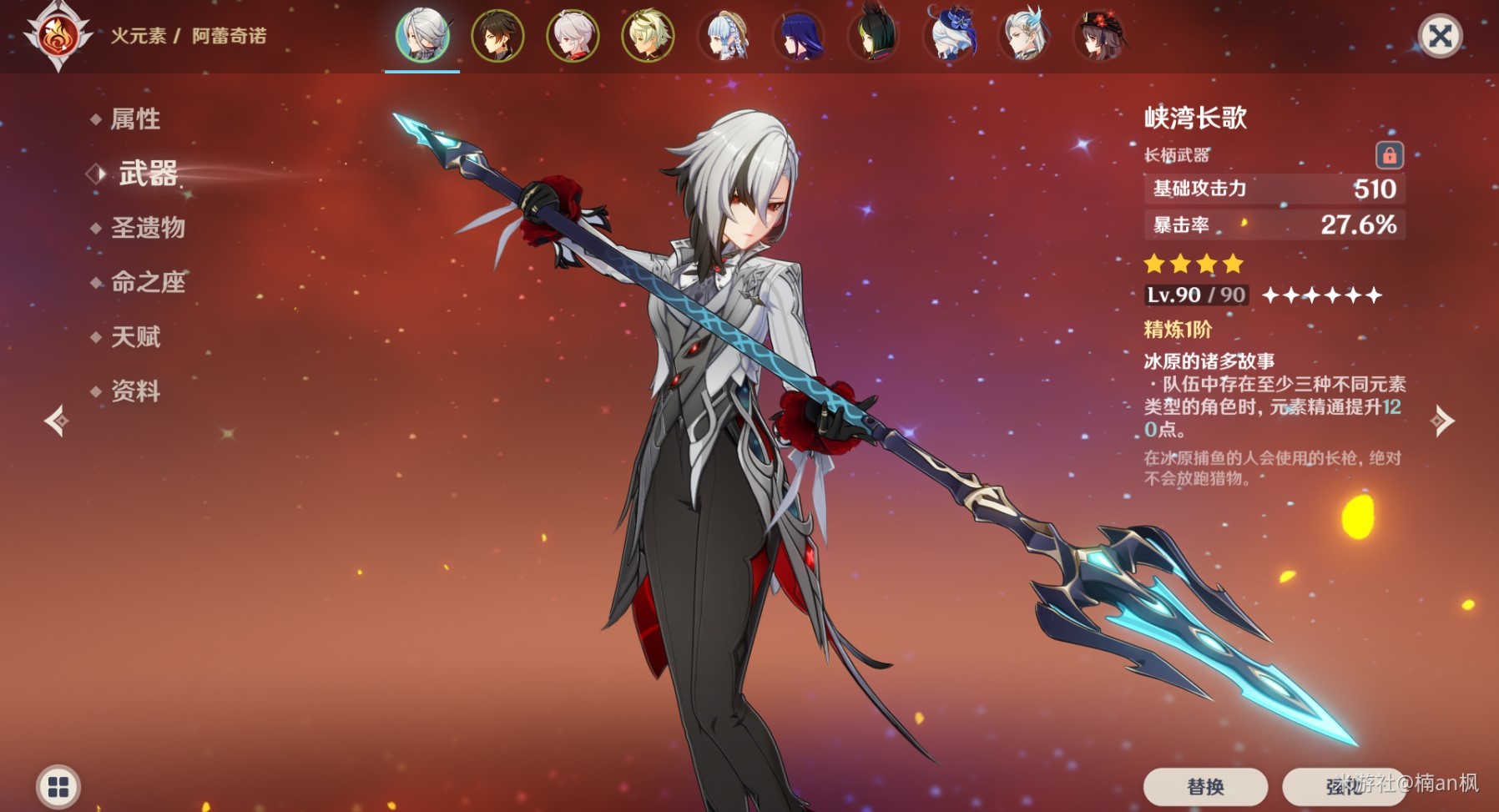Select Zhongli's portrait
The width and height of the screenshot is (1499, 812).
pyautogui.click(x=497, y=36)
